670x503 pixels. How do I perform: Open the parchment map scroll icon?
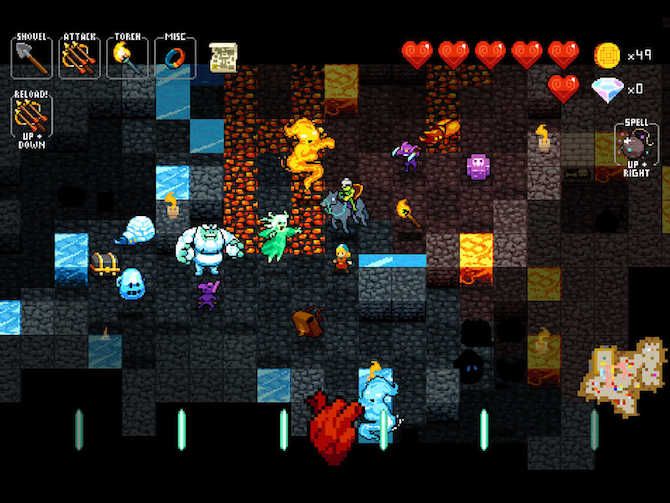[222, 57]
